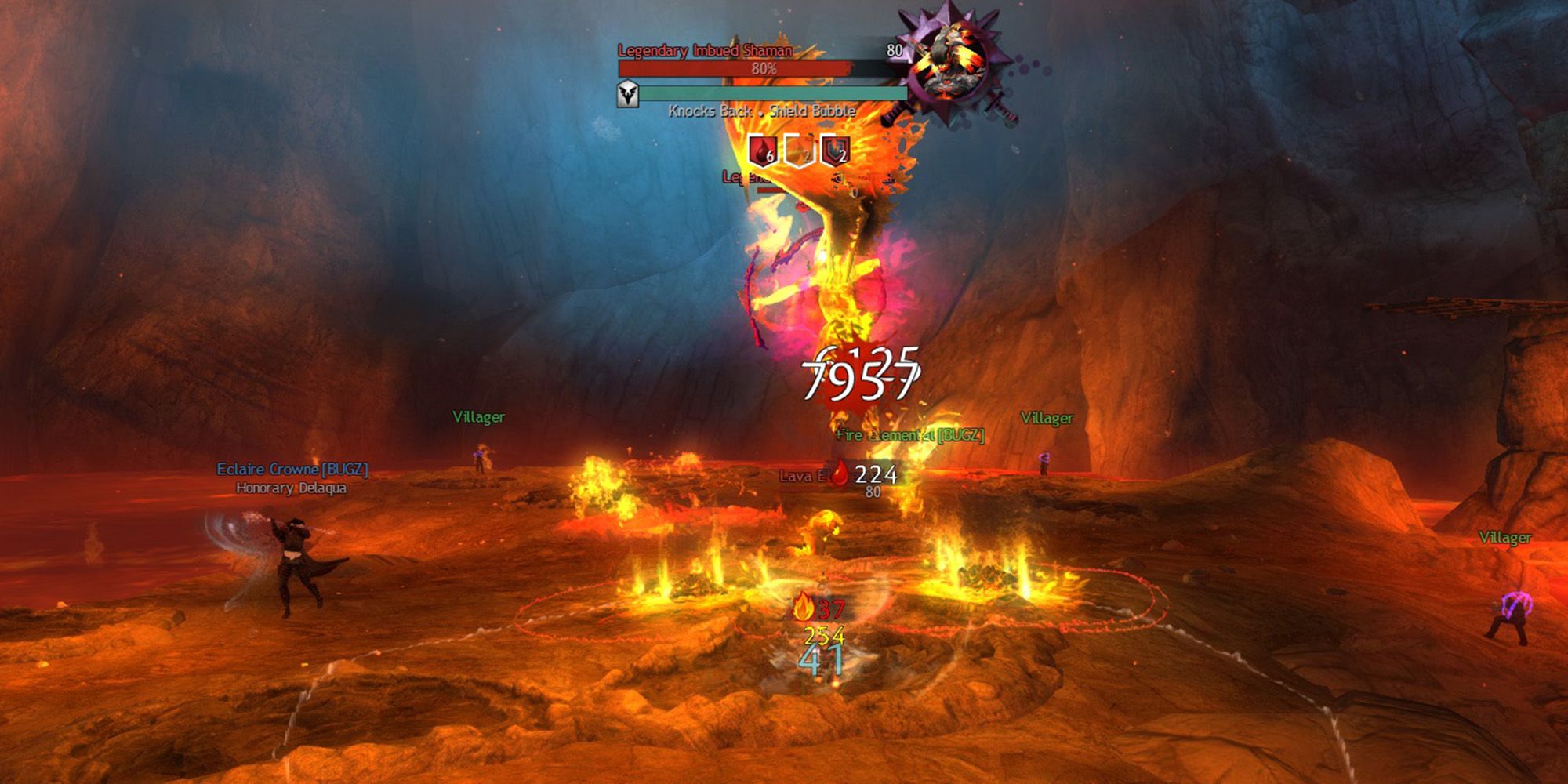Click the faded middle condition icon showing 2

[x=798, y=151]
